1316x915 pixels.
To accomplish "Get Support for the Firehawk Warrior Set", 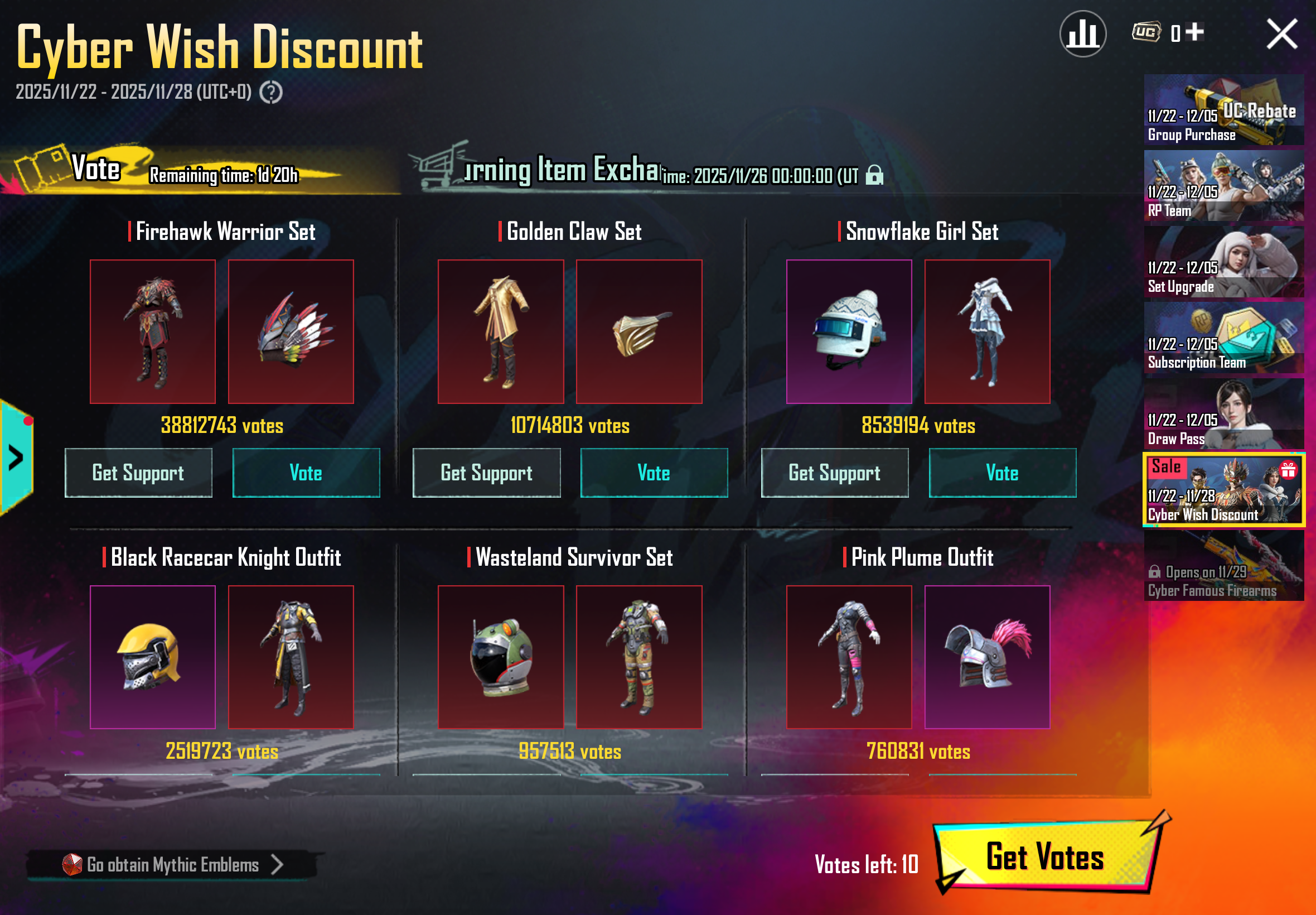I will 138,473.
